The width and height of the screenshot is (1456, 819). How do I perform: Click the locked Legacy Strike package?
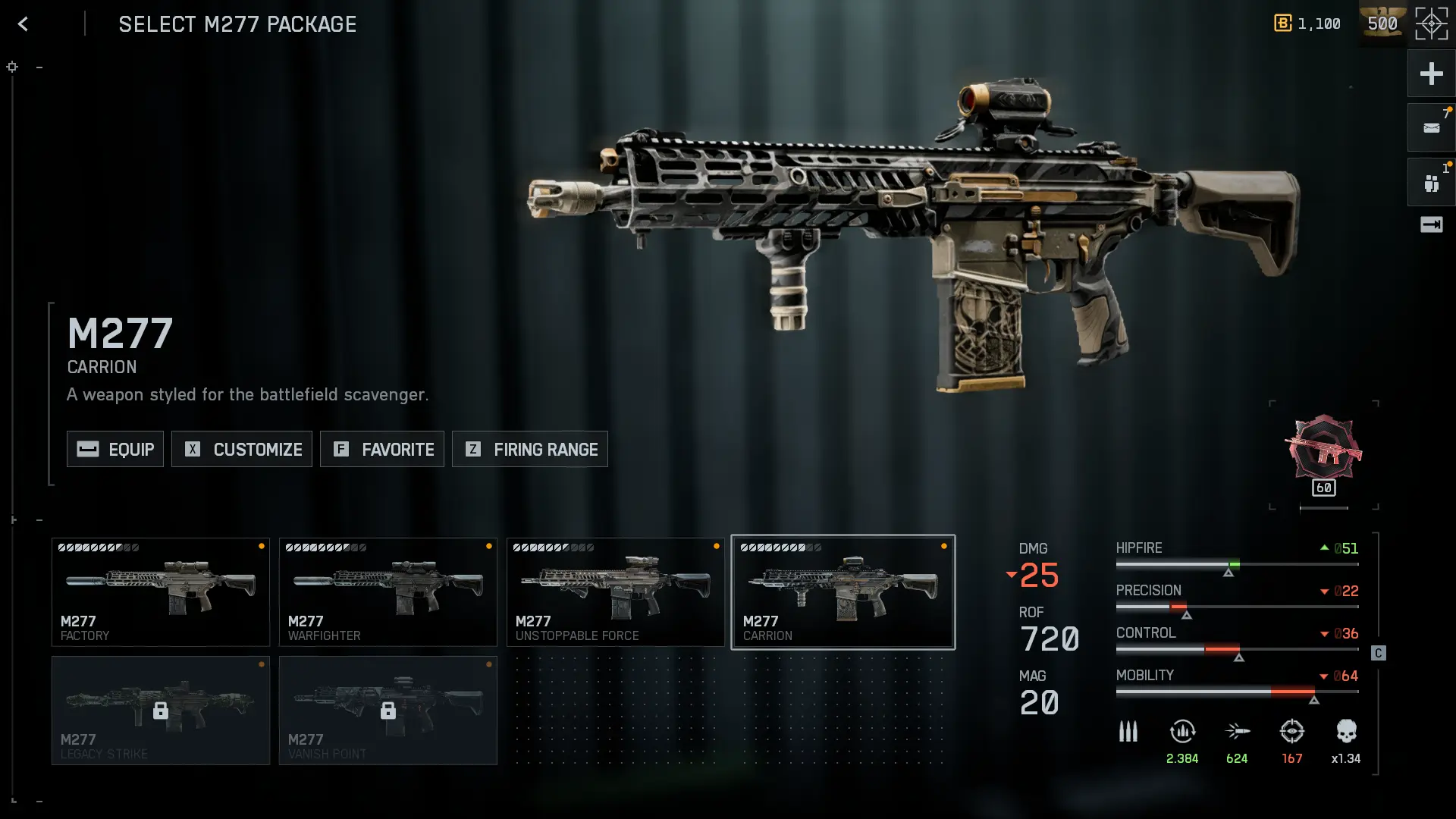(161, 711)
